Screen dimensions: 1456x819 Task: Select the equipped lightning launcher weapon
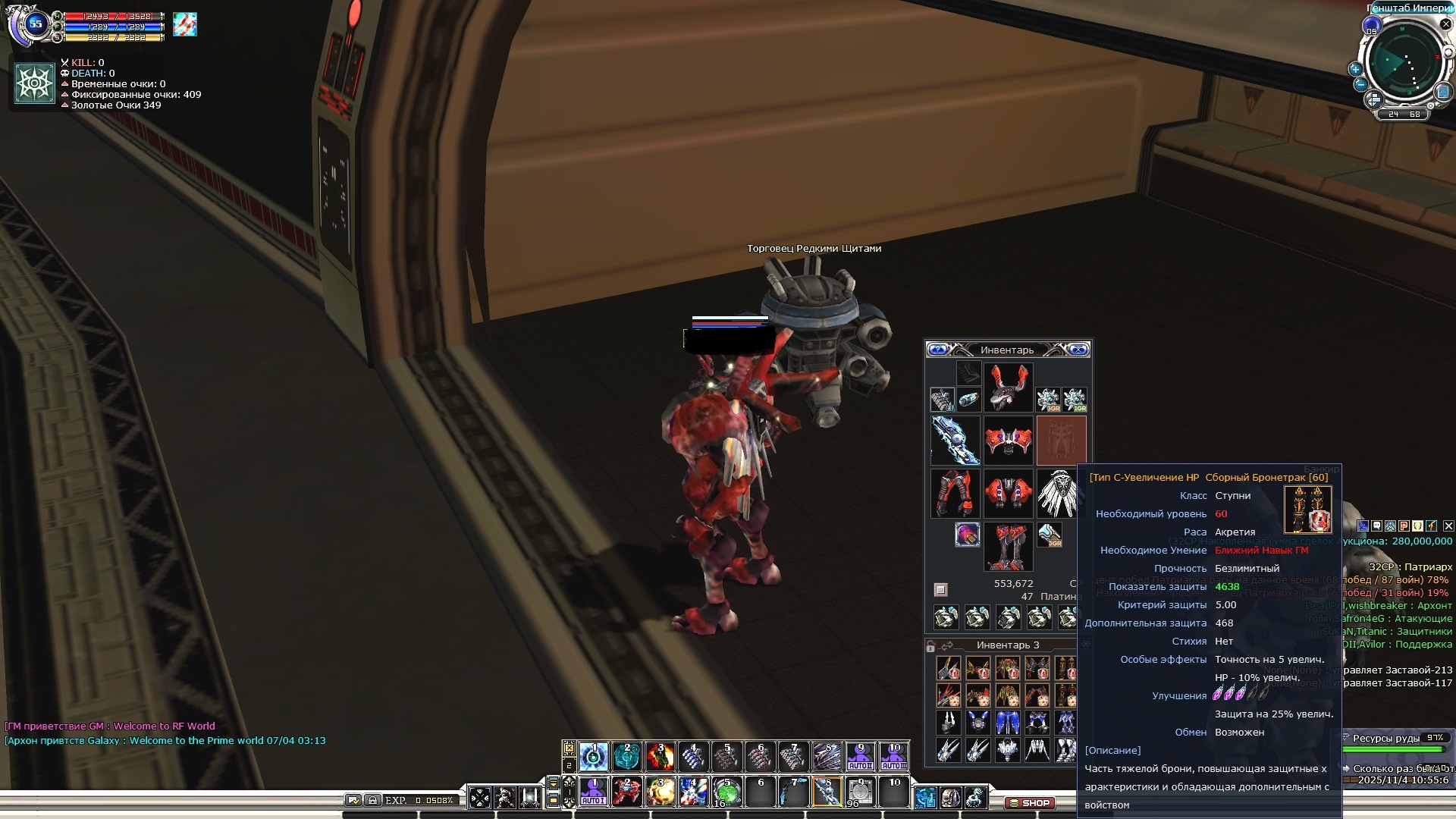(955, 440)
